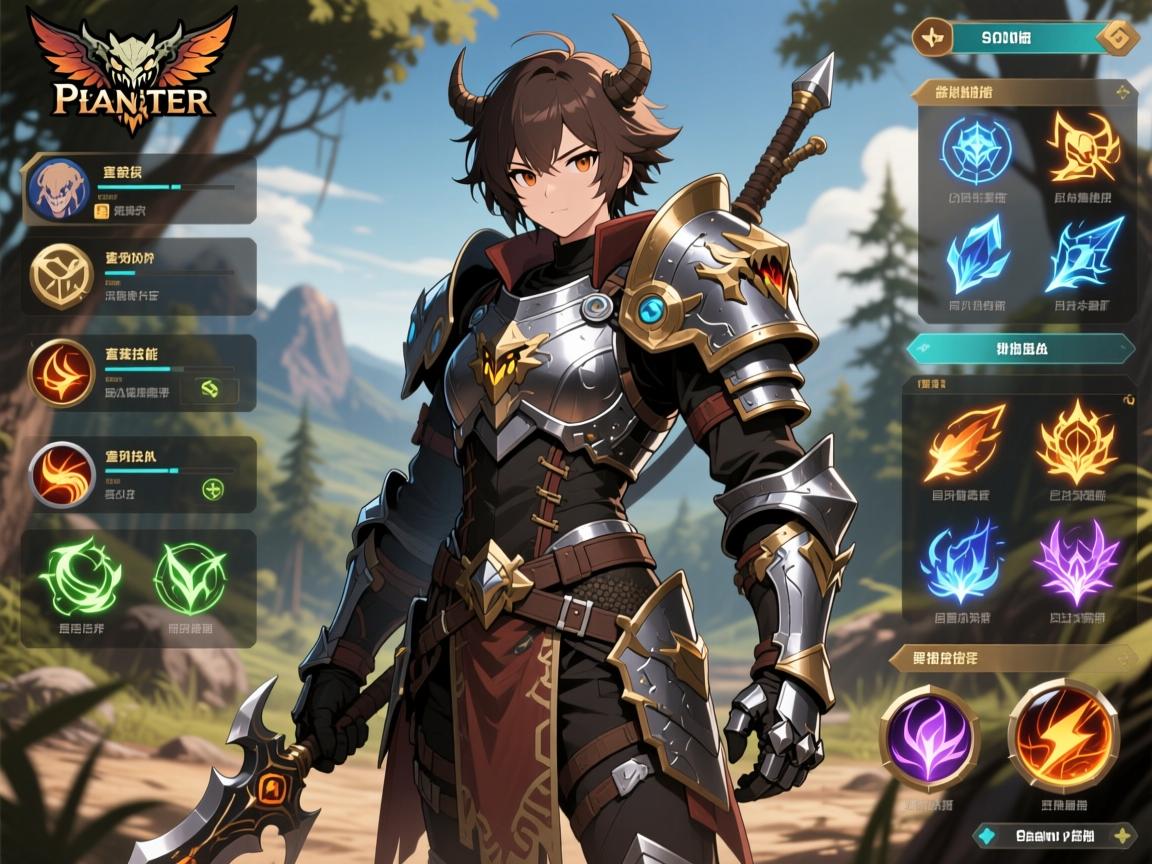Click the green plus button
This screenshot has height=864, width=1152.
(x=212, y=489)
